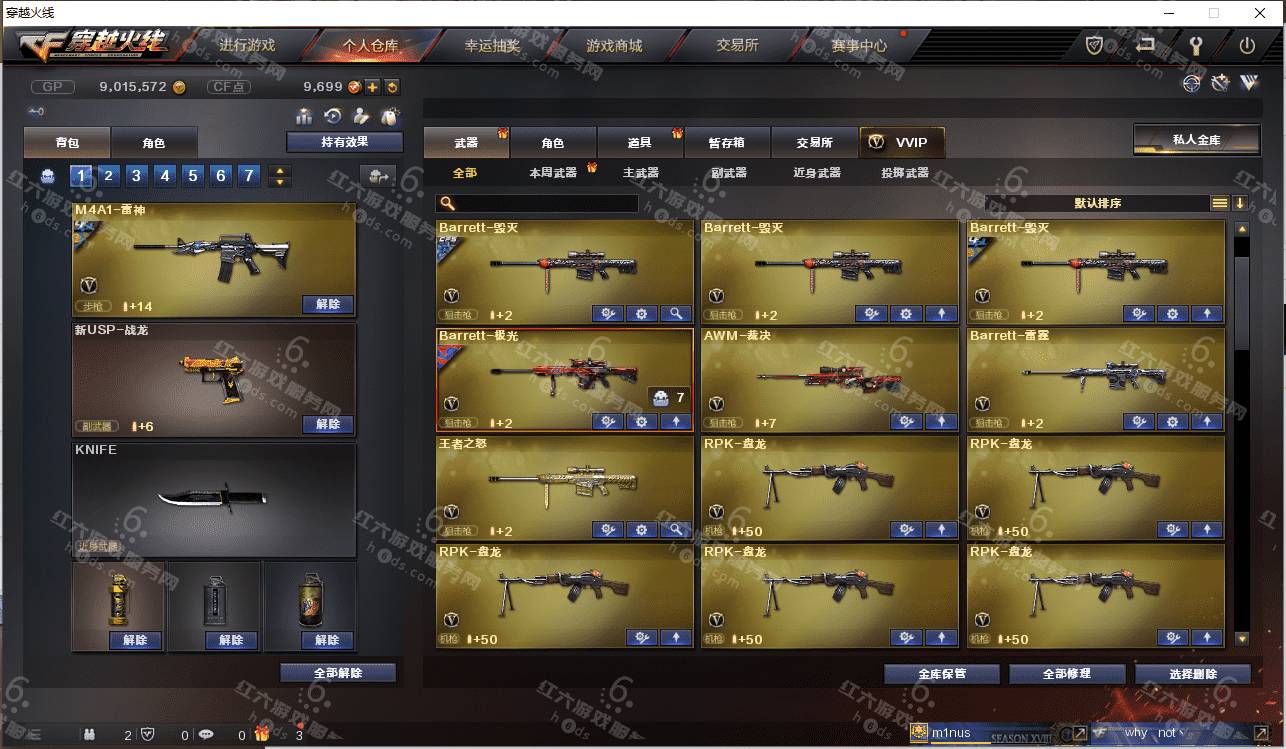Select the AWM-裁决 sniper rifle card
The height and width of the screenshot is (749, 1286).
tap(829, 380)
